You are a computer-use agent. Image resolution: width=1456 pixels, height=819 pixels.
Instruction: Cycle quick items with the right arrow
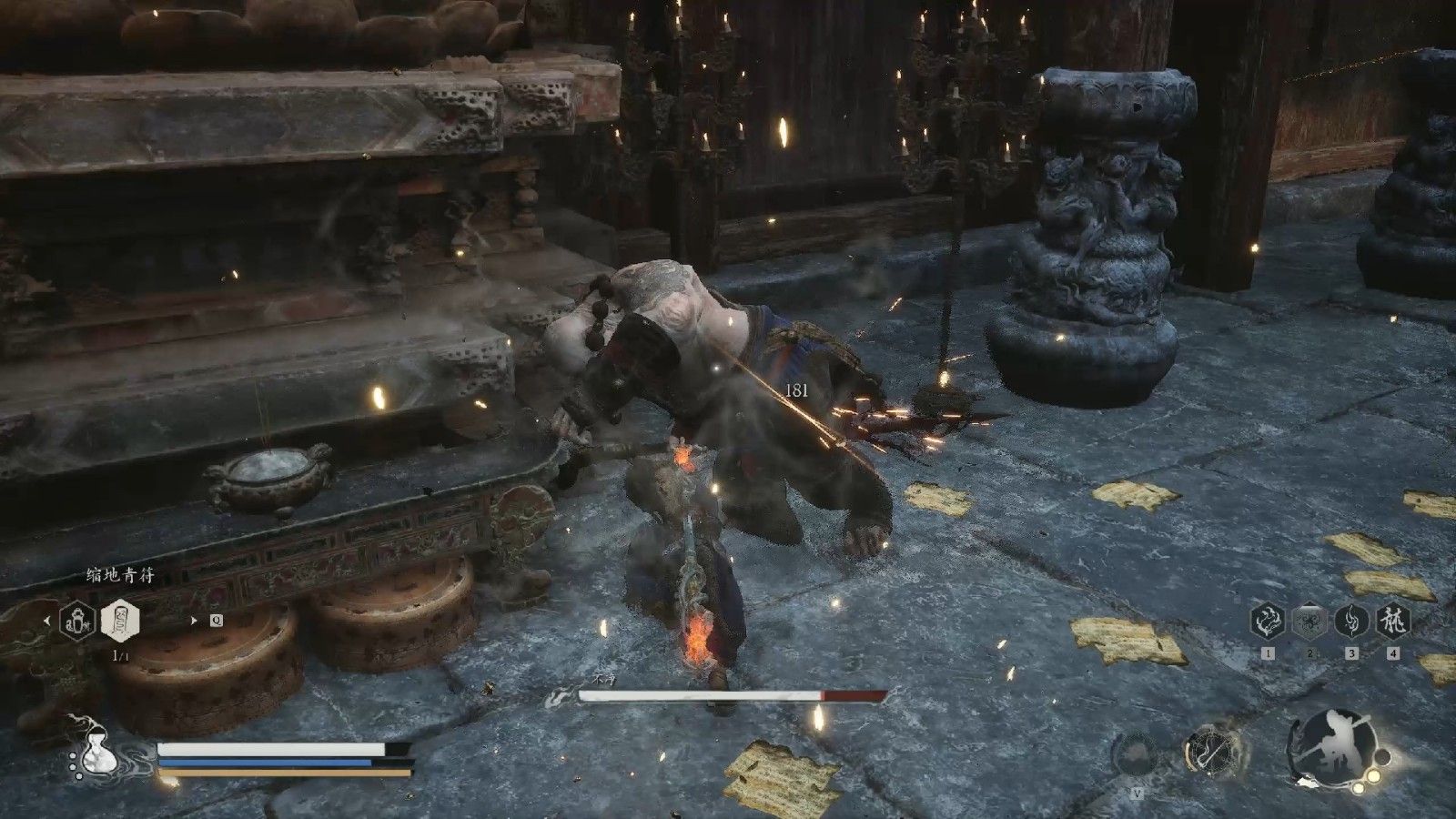[193, 621]
